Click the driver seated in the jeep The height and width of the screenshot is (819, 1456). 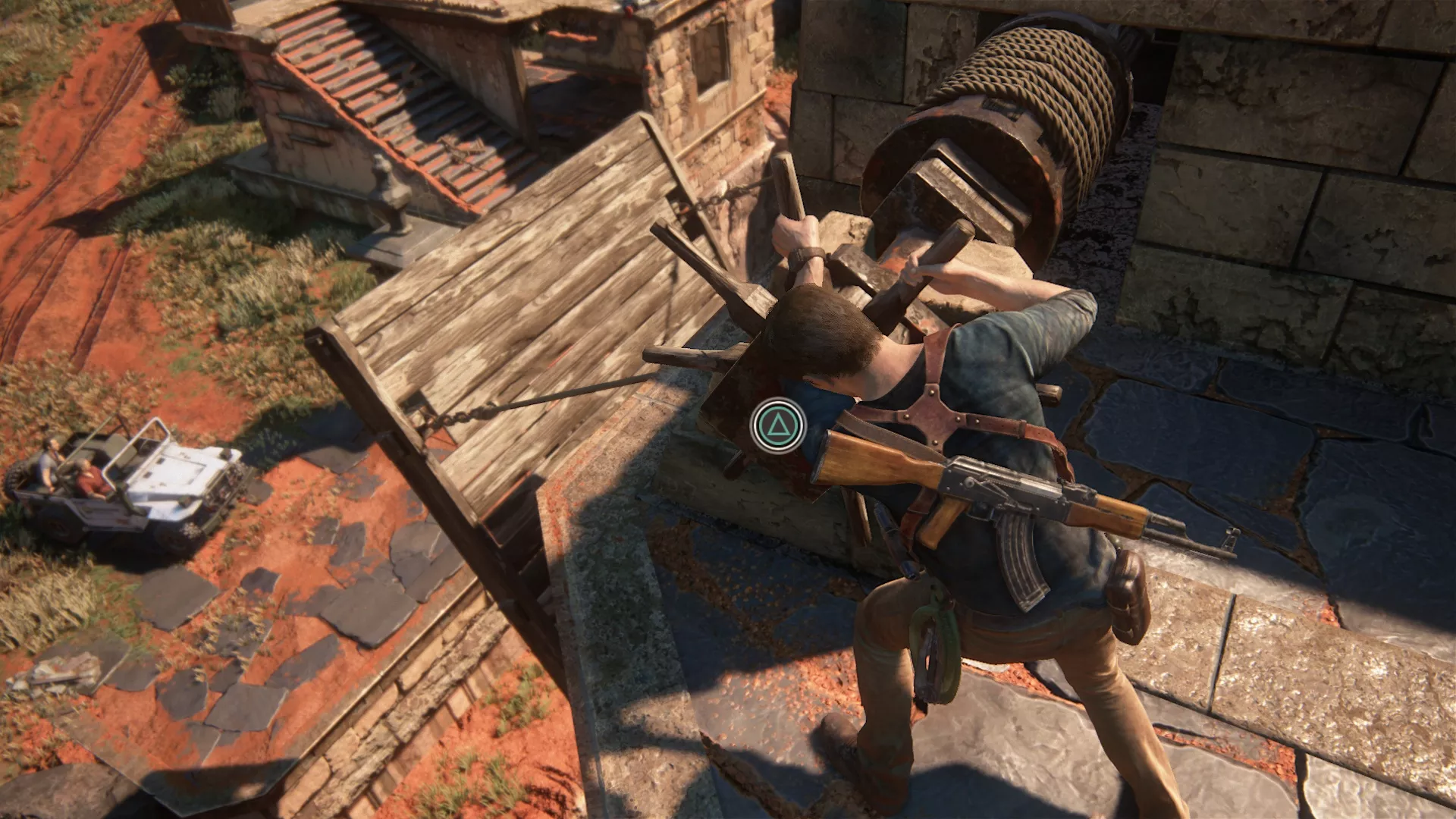pyautogui.click(x=50, y=463)
